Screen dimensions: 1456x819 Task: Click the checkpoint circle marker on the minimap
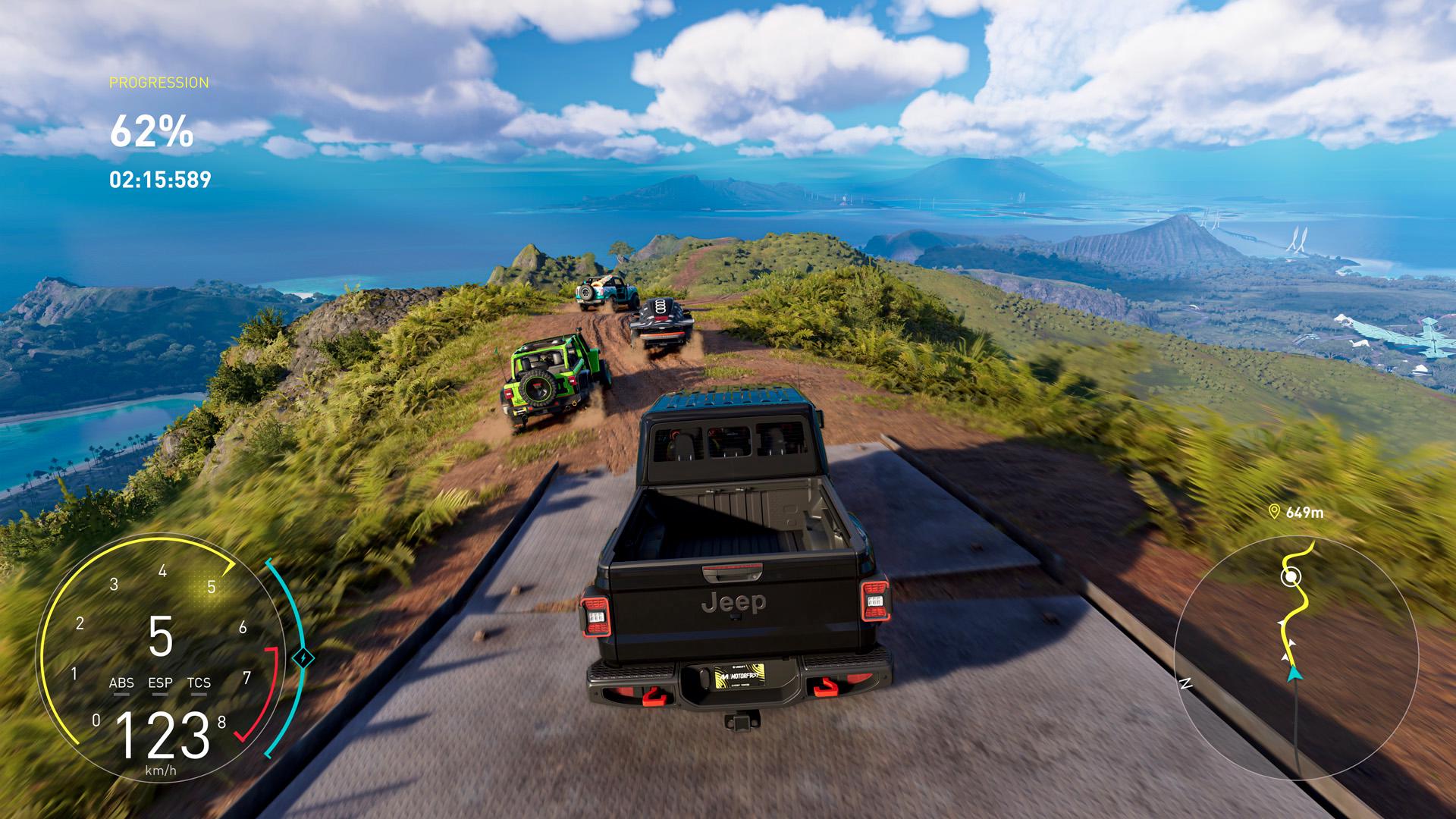tap(1291, 578)
